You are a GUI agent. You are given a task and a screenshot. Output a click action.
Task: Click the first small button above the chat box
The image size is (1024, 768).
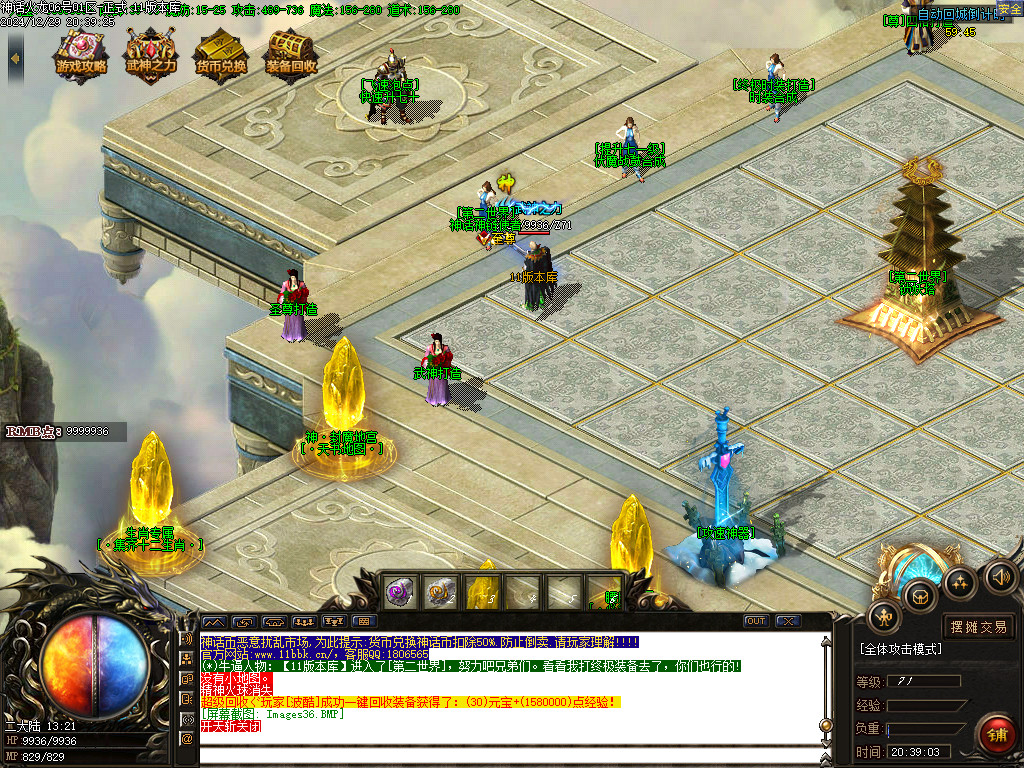[x=214, y=621]
